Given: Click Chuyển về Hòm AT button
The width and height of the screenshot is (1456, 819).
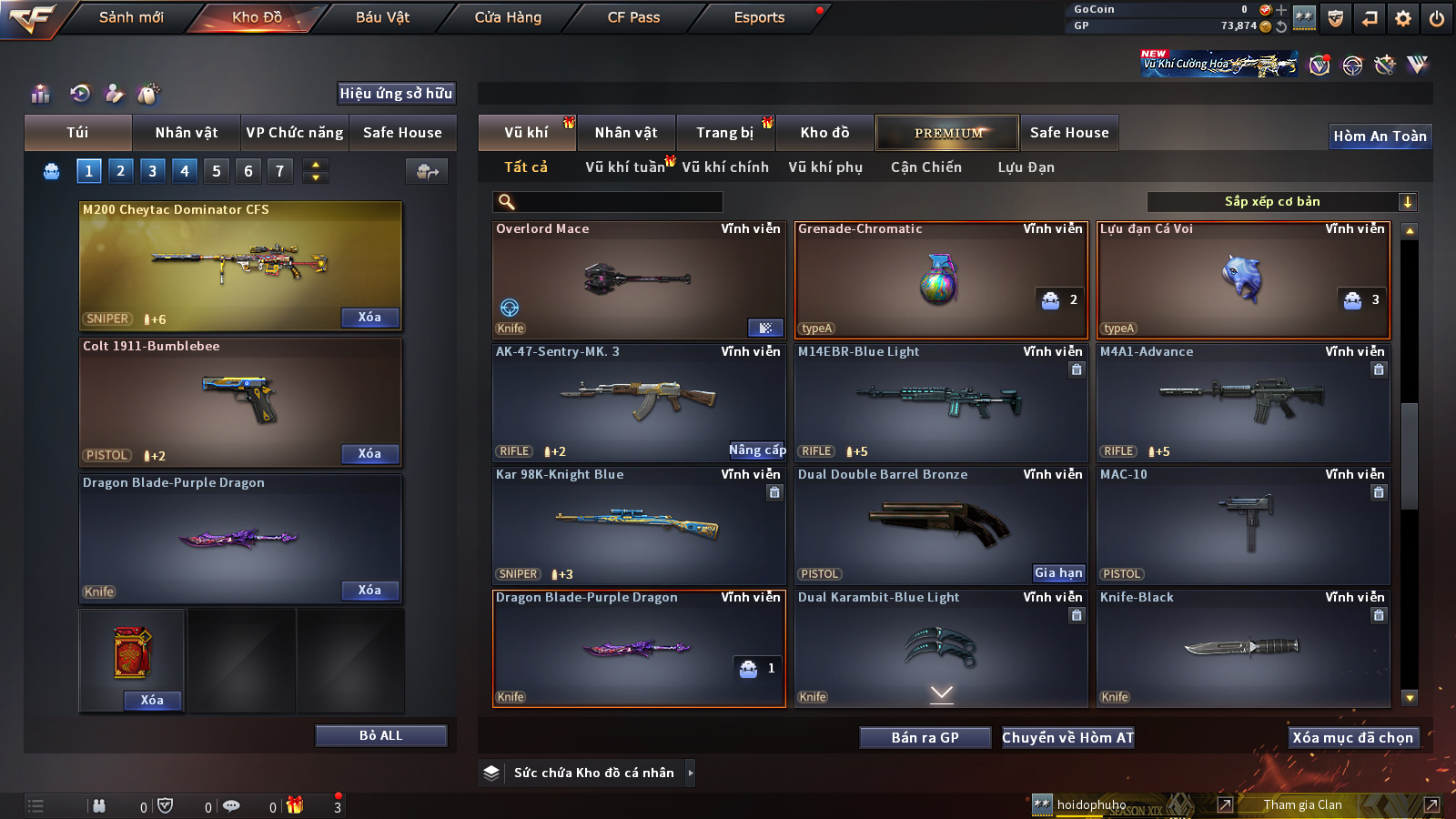Looking at the screenshot, I should click(x=1067, y=738).
